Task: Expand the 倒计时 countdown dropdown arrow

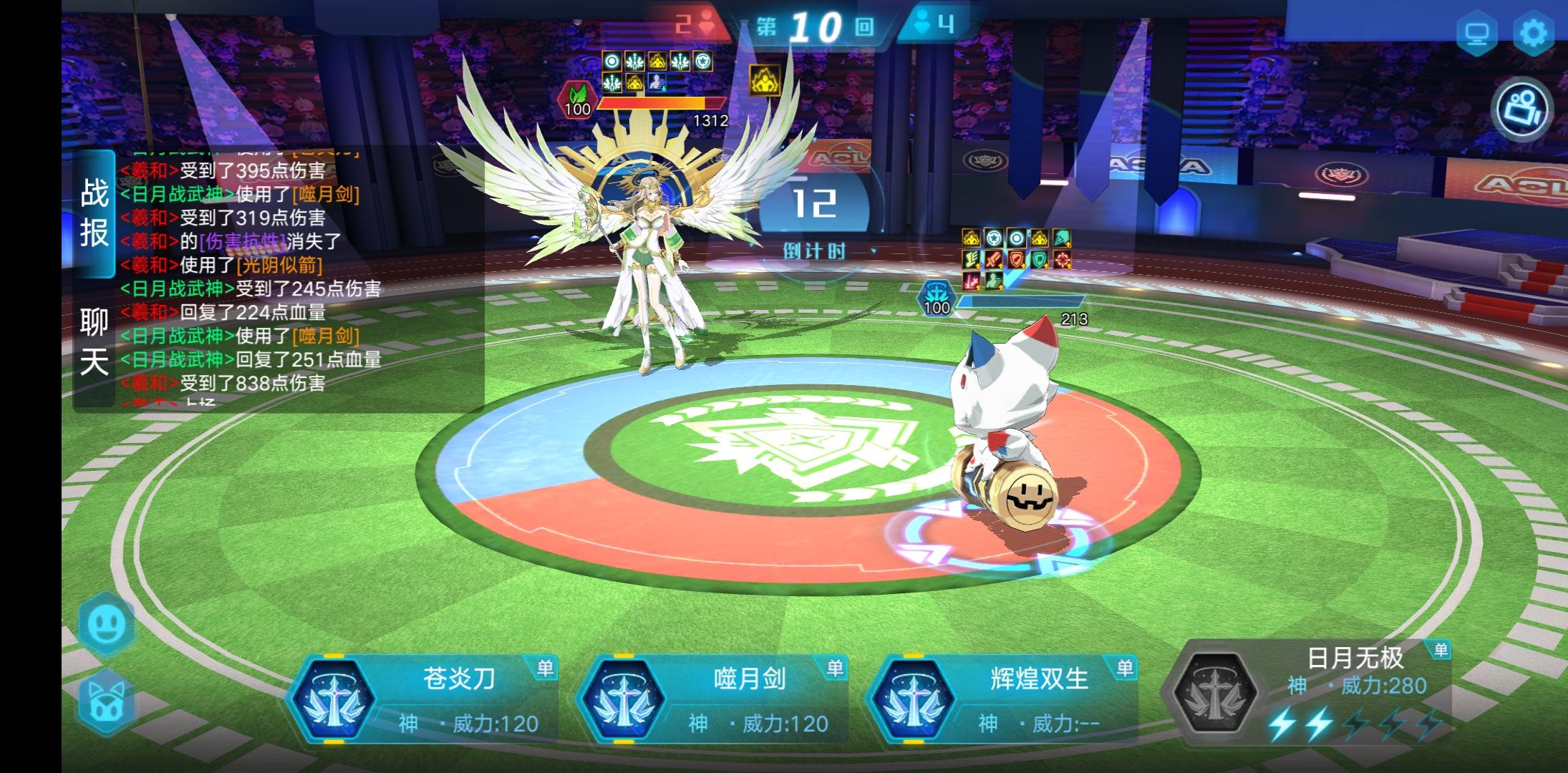Action: click(x=875, y=252)
